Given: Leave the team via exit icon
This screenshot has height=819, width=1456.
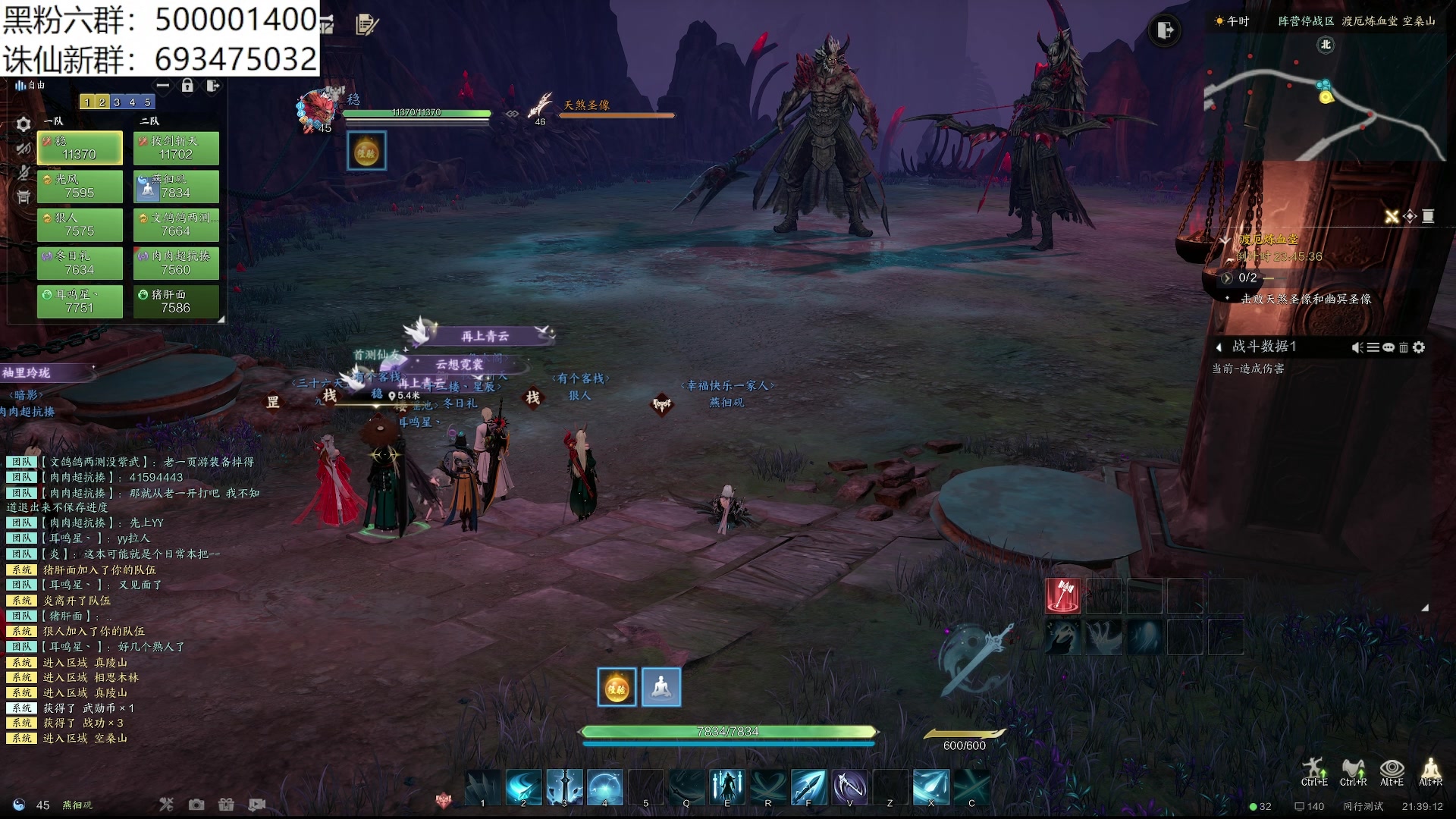Looking at the screenshot, I should pos(213,86).
